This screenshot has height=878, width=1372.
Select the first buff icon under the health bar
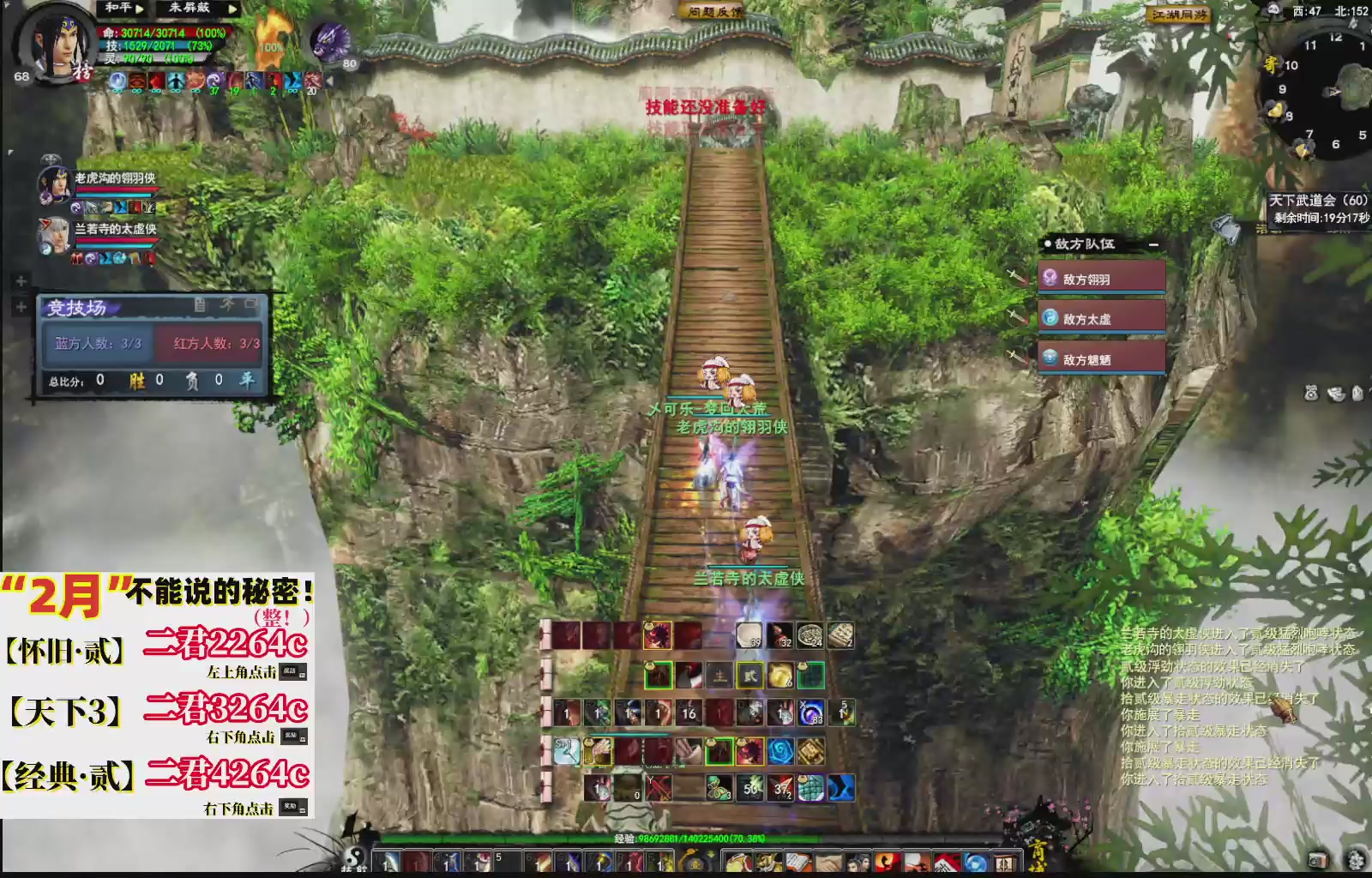pyautogui.click(x=117, y=81)
